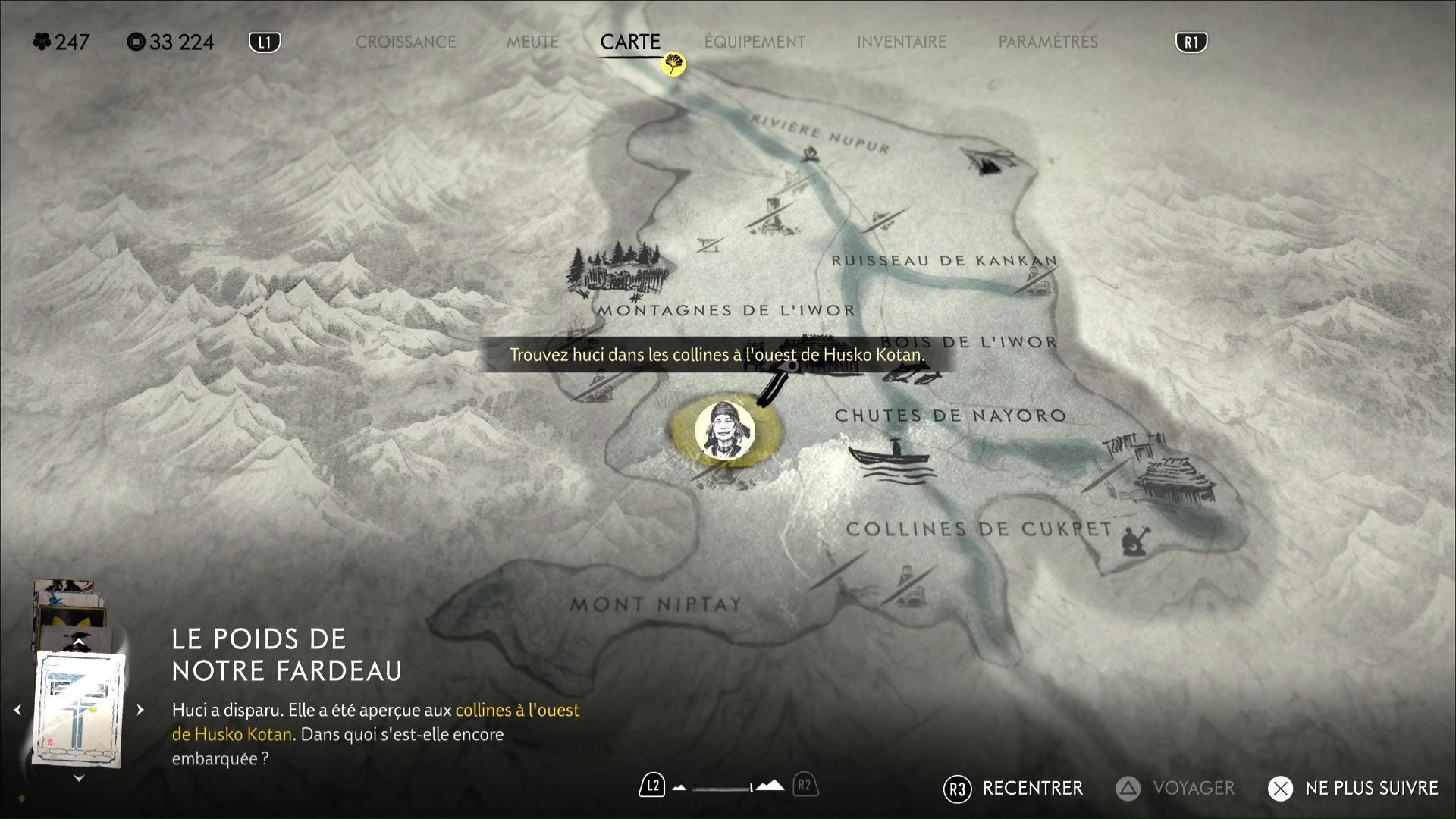1456x819 pixels.
Task: Switch to the Paramètres tab
Action: [x=1048, y=42]
